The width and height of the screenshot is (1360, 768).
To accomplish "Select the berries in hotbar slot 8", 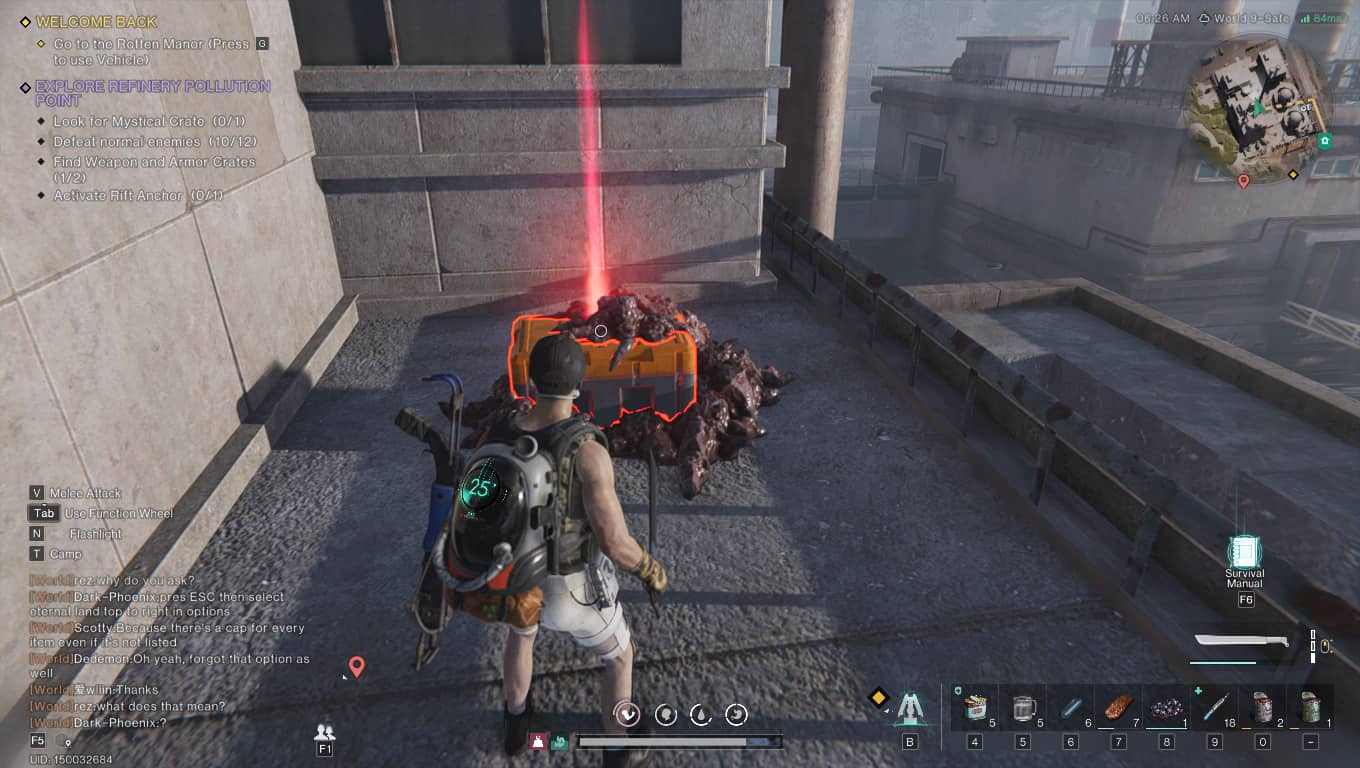I will 1167,708.
